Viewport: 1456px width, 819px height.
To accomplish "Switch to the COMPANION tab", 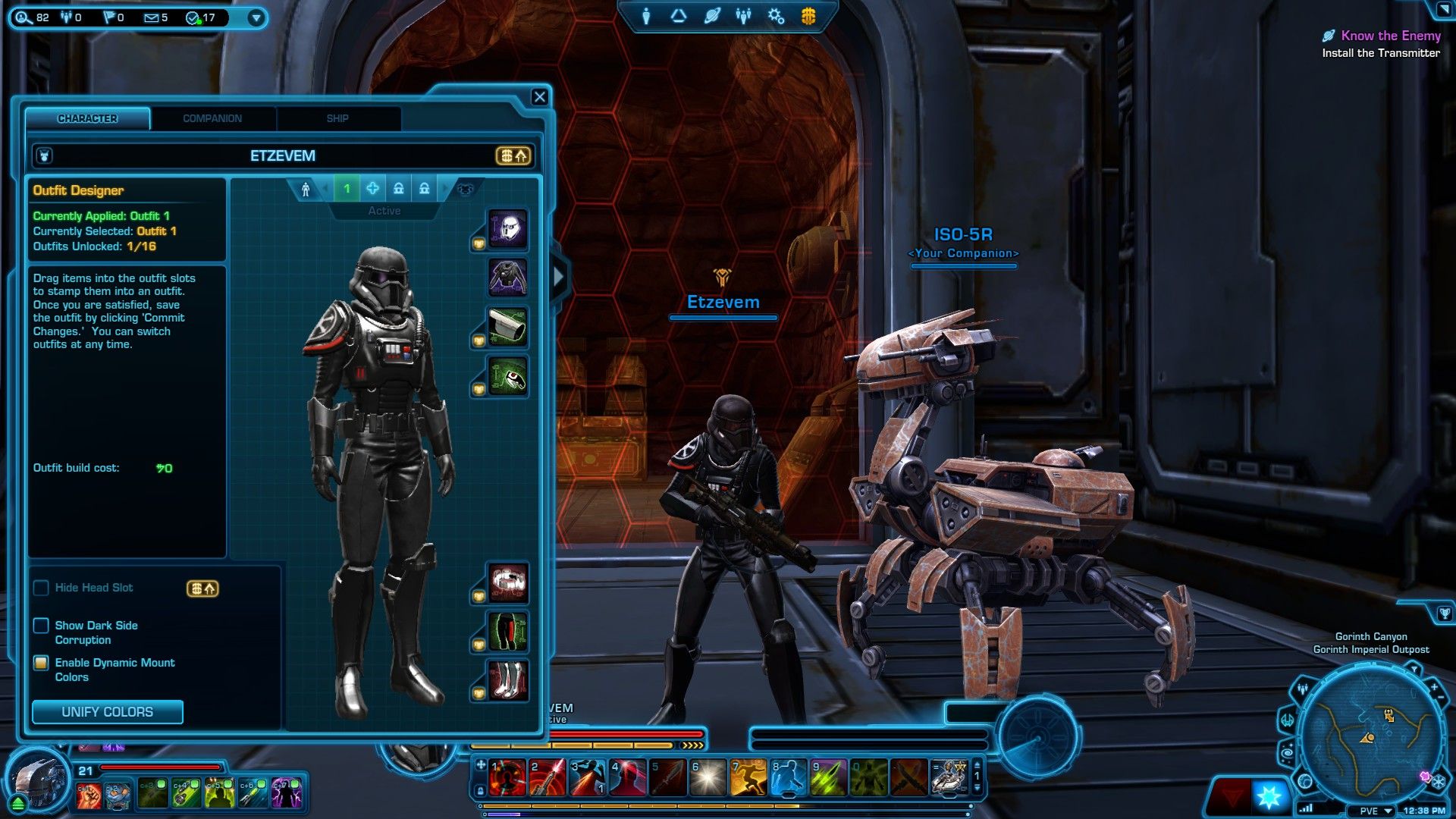I will pyautogui.click(x=212, y=118).
